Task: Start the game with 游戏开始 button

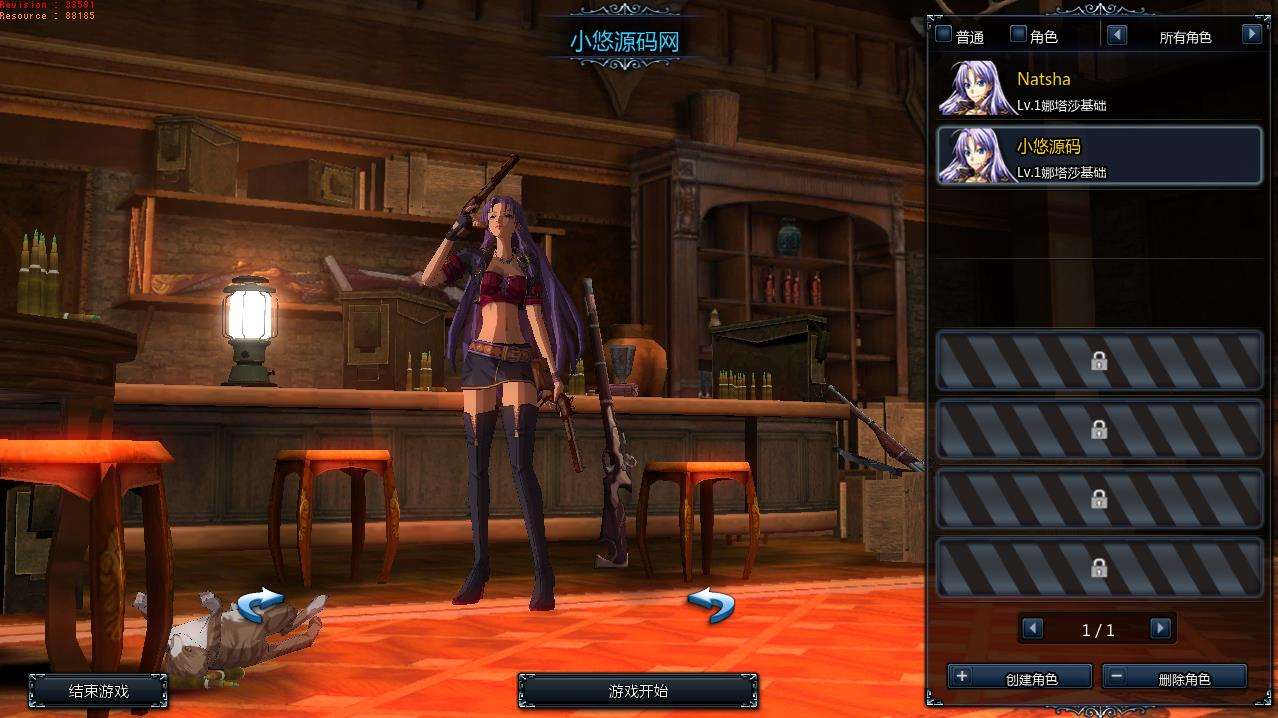Action: tap(638, 691)
